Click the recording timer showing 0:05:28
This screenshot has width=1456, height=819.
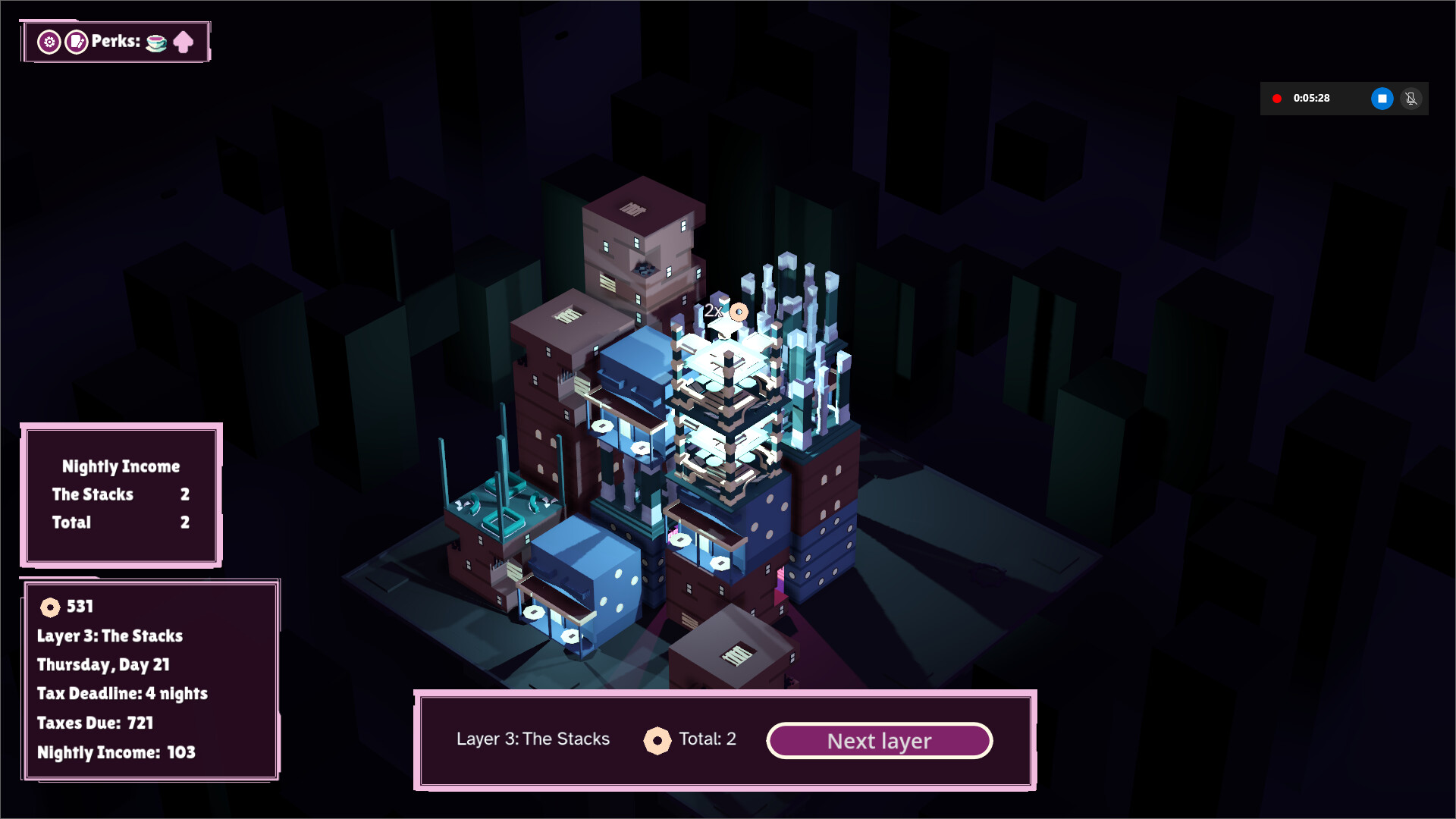1313,99
